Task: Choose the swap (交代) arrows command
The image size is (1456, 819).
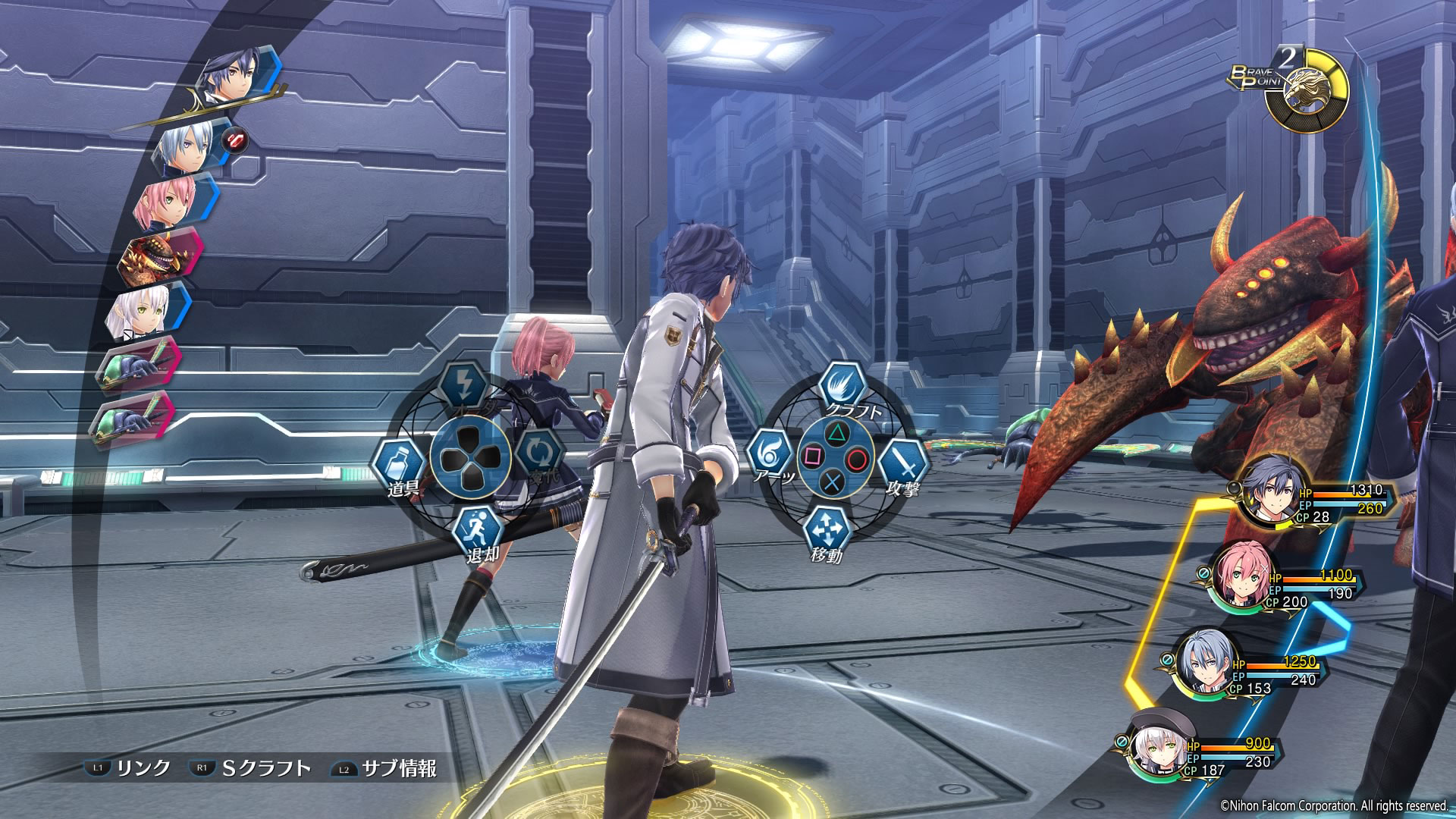Action: [x=539, y=453]
